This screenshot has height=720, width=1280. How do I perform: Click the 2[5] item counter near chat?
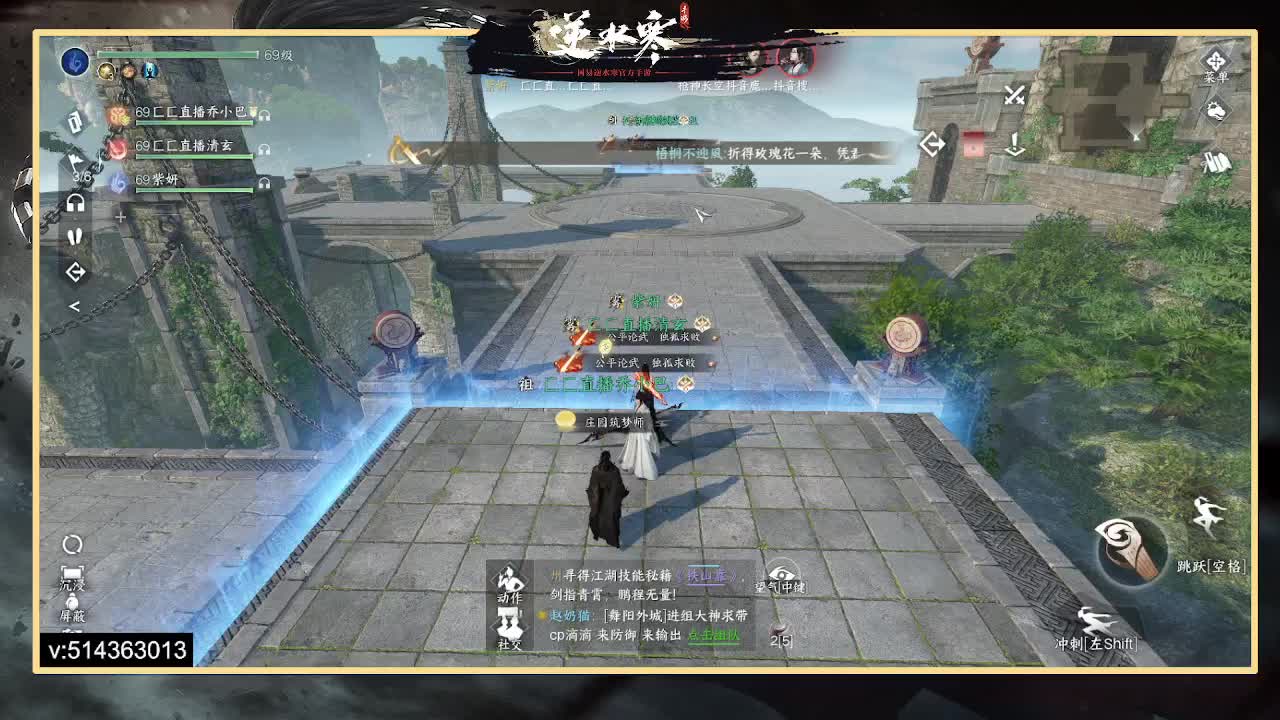[x=782, y=641]
